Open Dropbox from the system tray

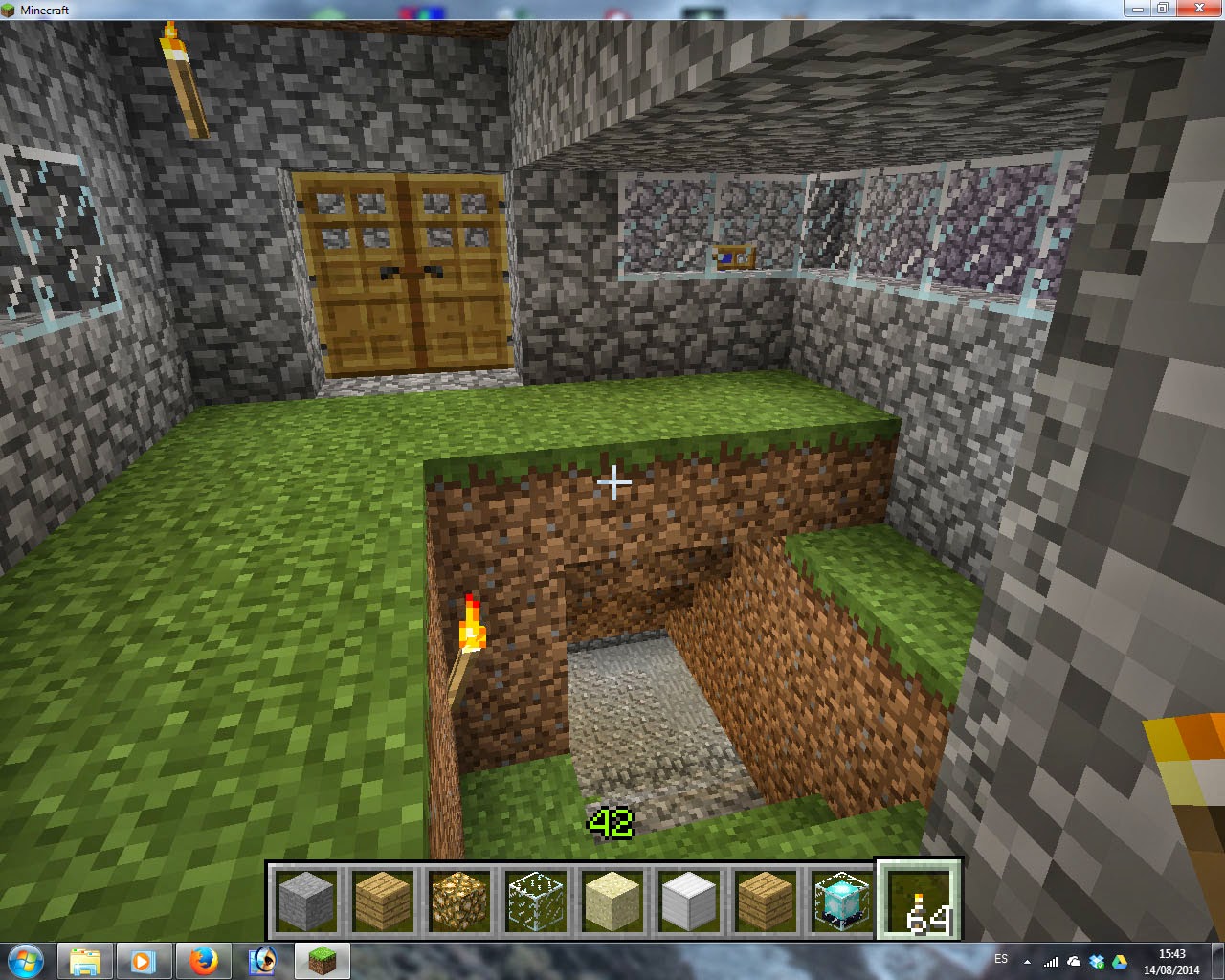1097,960
